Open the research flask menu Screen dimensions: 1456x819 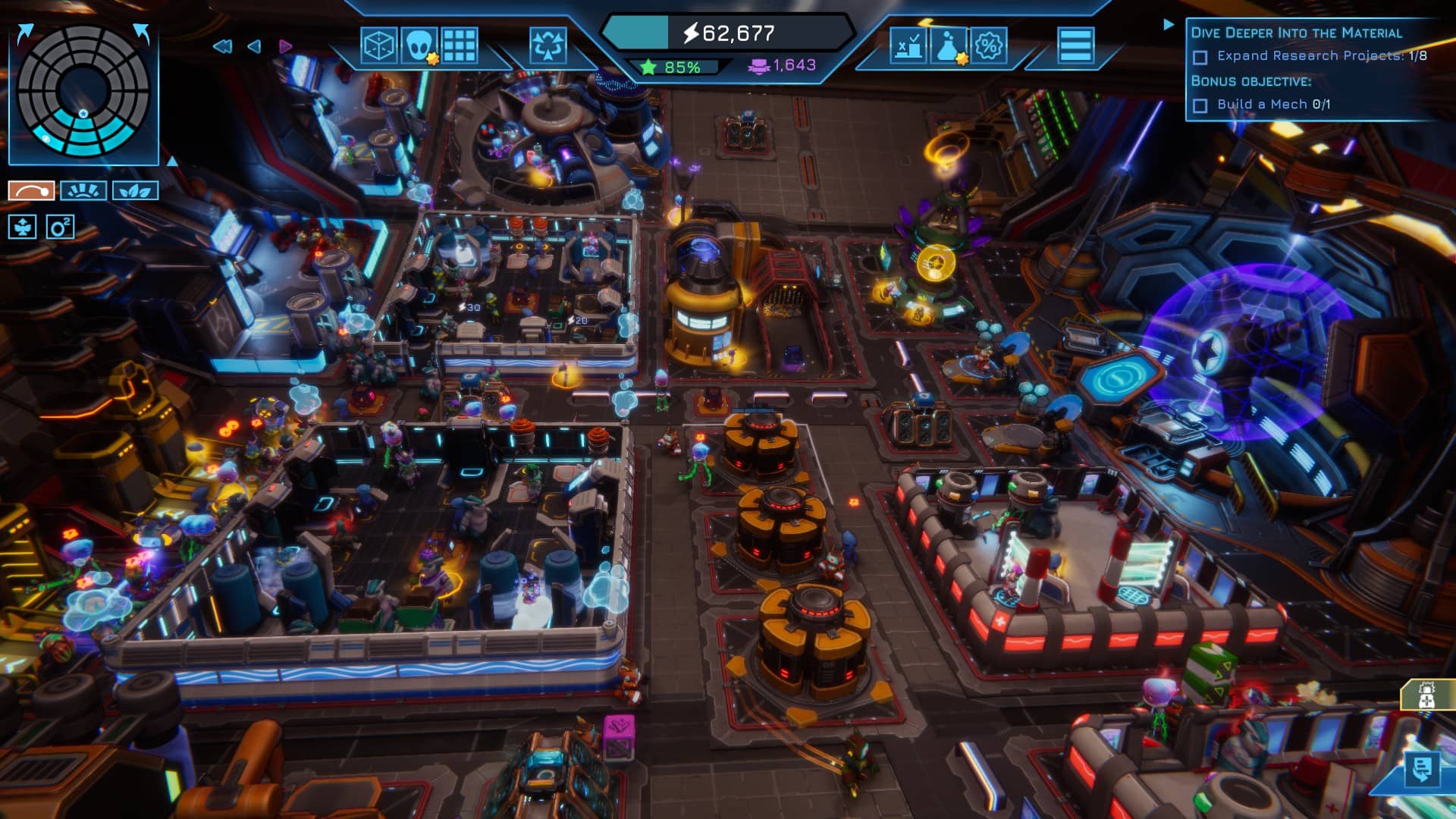[x=949, y=46]
